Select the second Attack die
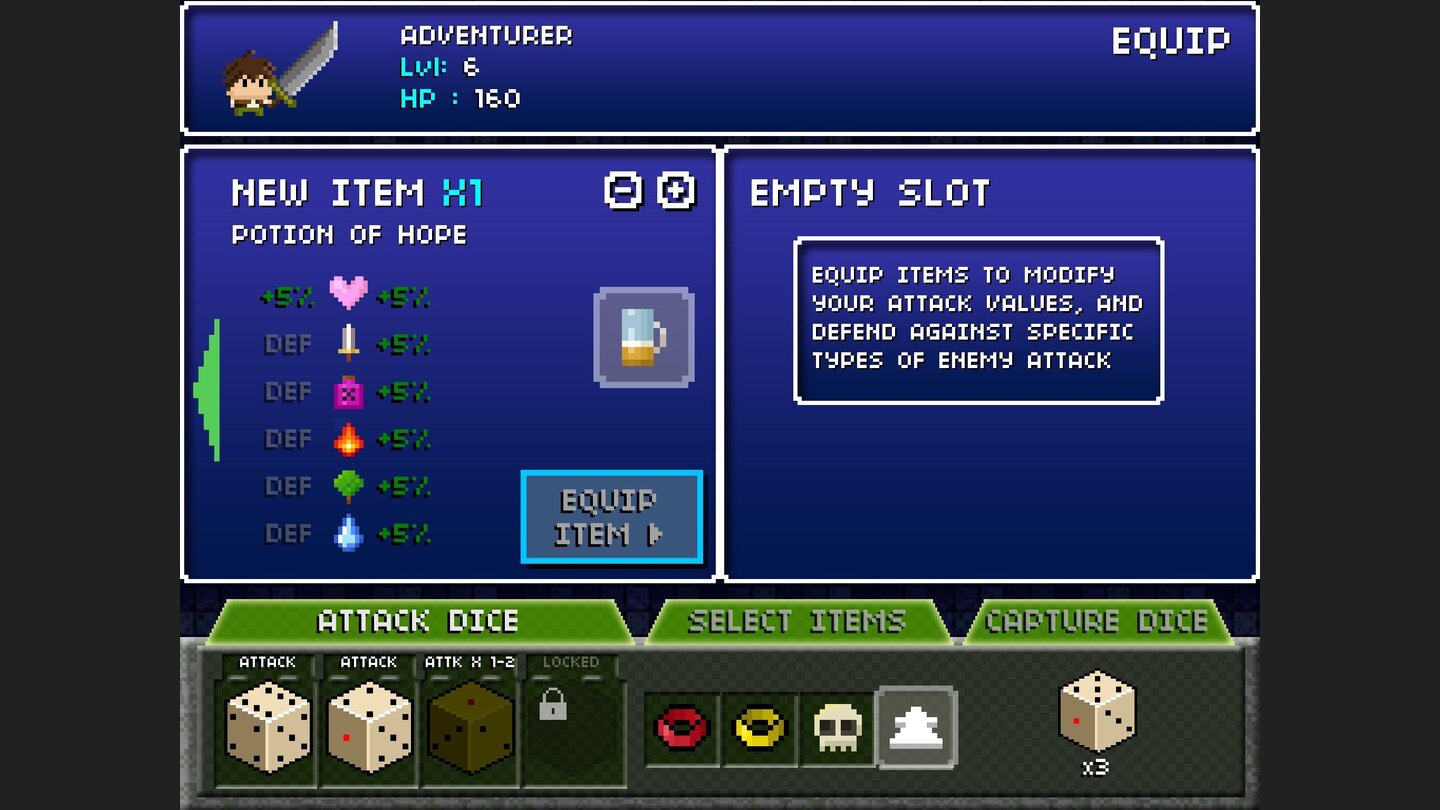This screenshot has height=810, width=1440. (x=367, y=730)
